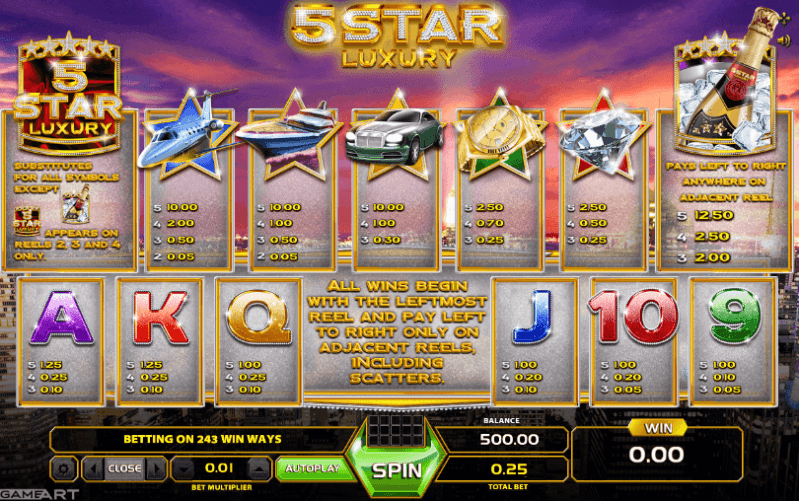Screen dimensions: 799x501
Task: Open the gear settings
Action: pyautogui.click(x=63, y=468)
